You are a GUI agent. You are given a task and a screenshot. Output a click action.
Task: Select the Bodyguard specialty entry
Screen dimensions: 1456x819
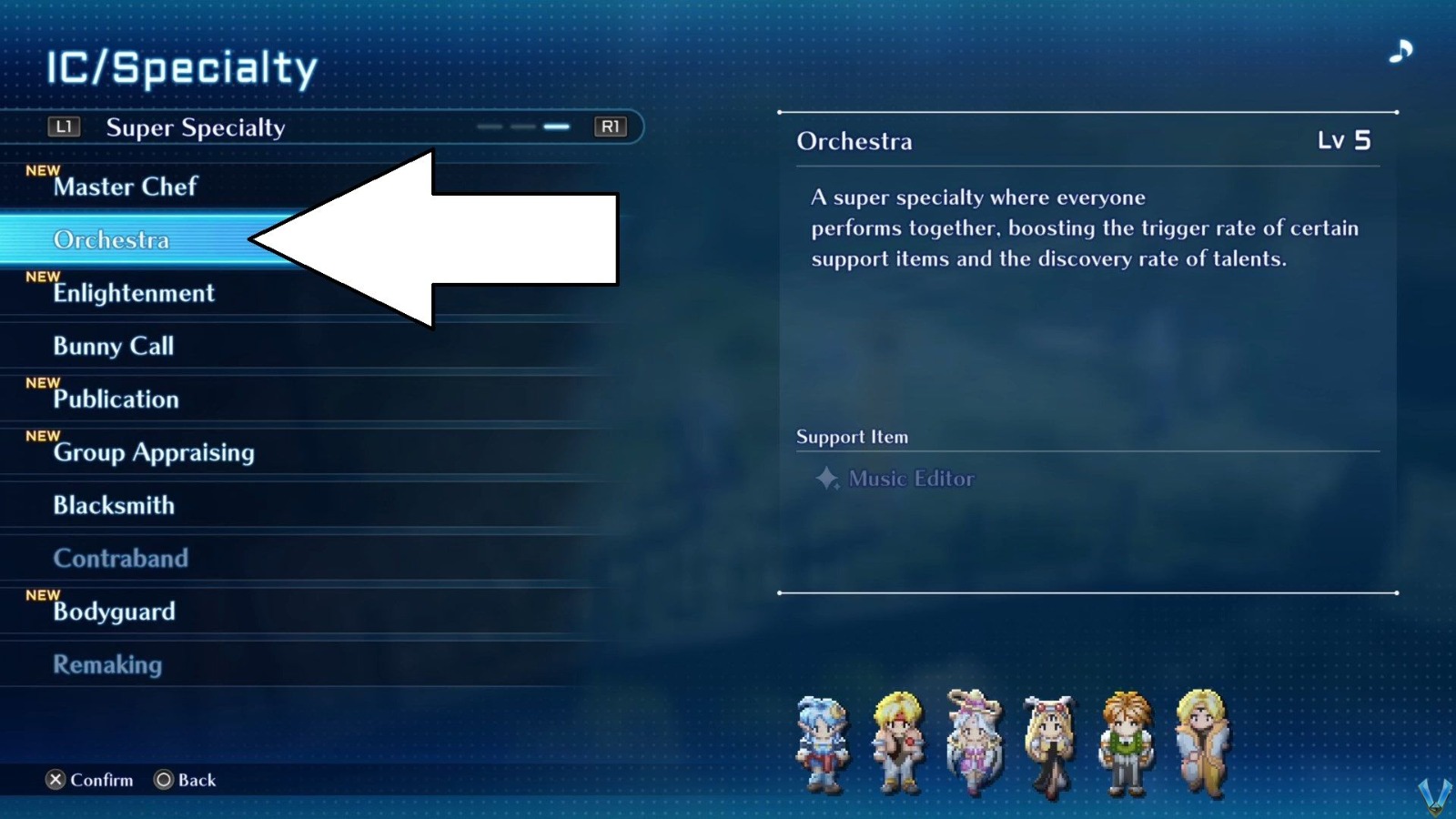coord(114,612)
